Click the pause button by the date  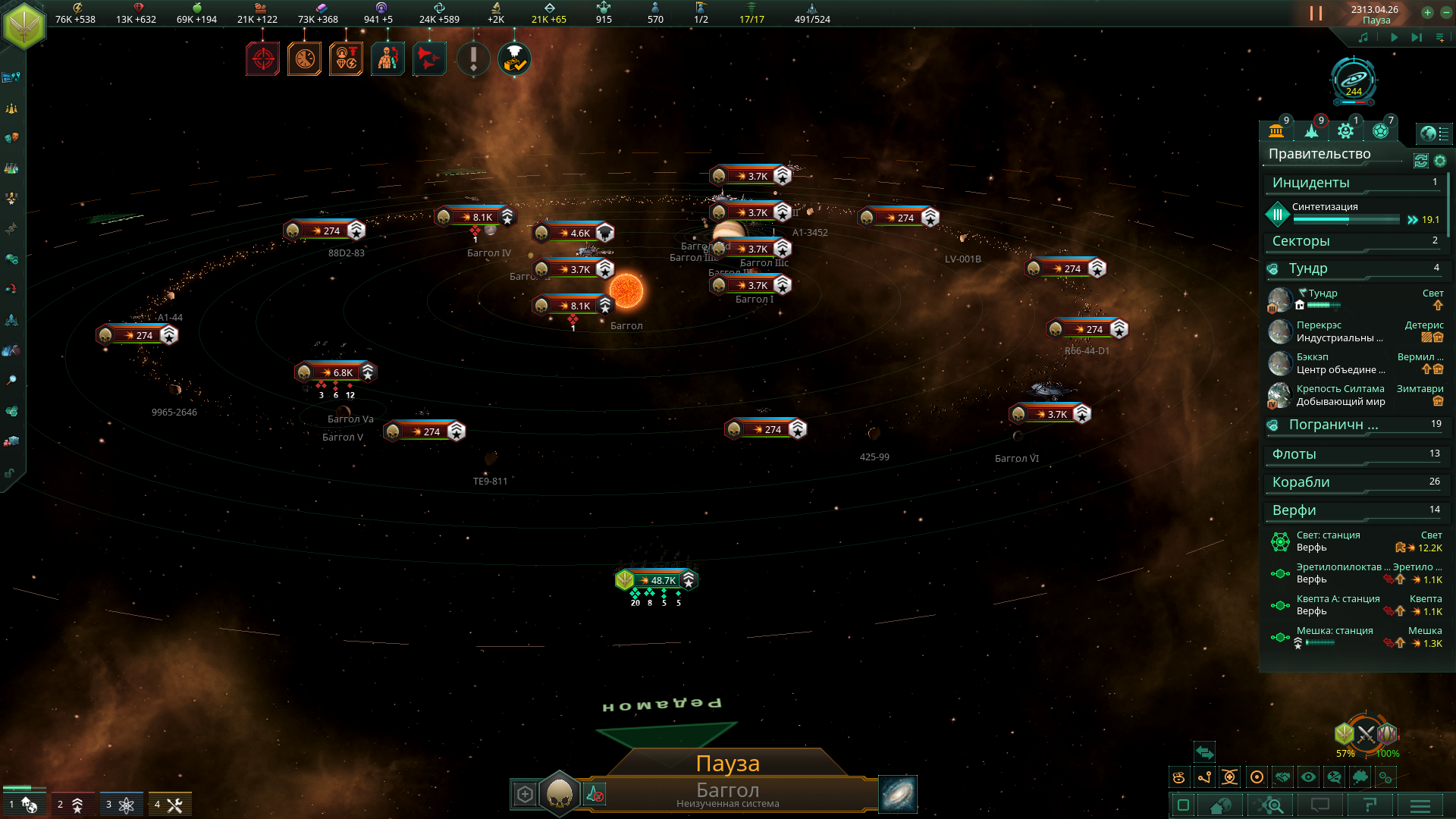click(1316, 14)
